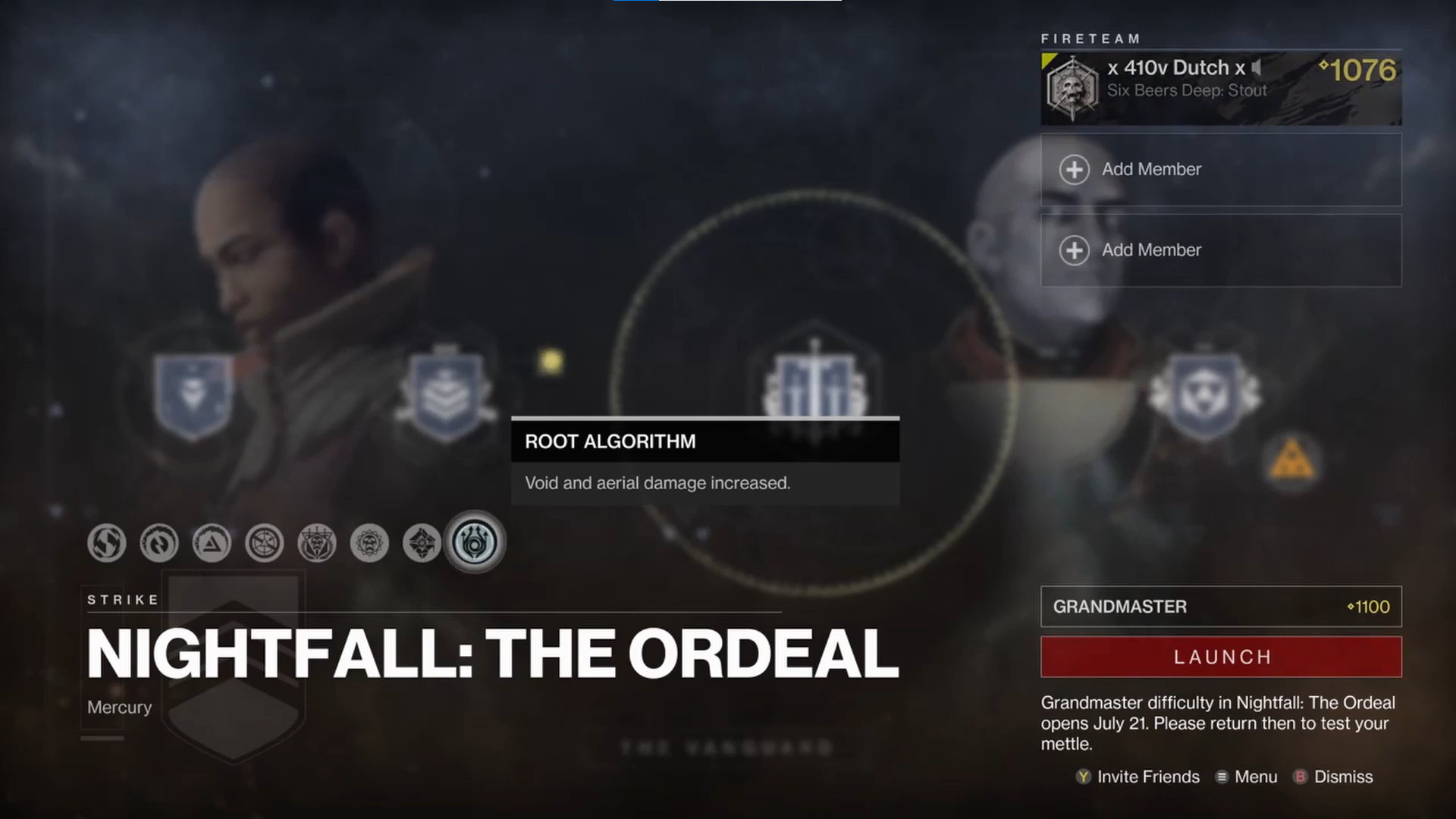Inspect the crossed-out radar modifier icon

coord(265,543)
